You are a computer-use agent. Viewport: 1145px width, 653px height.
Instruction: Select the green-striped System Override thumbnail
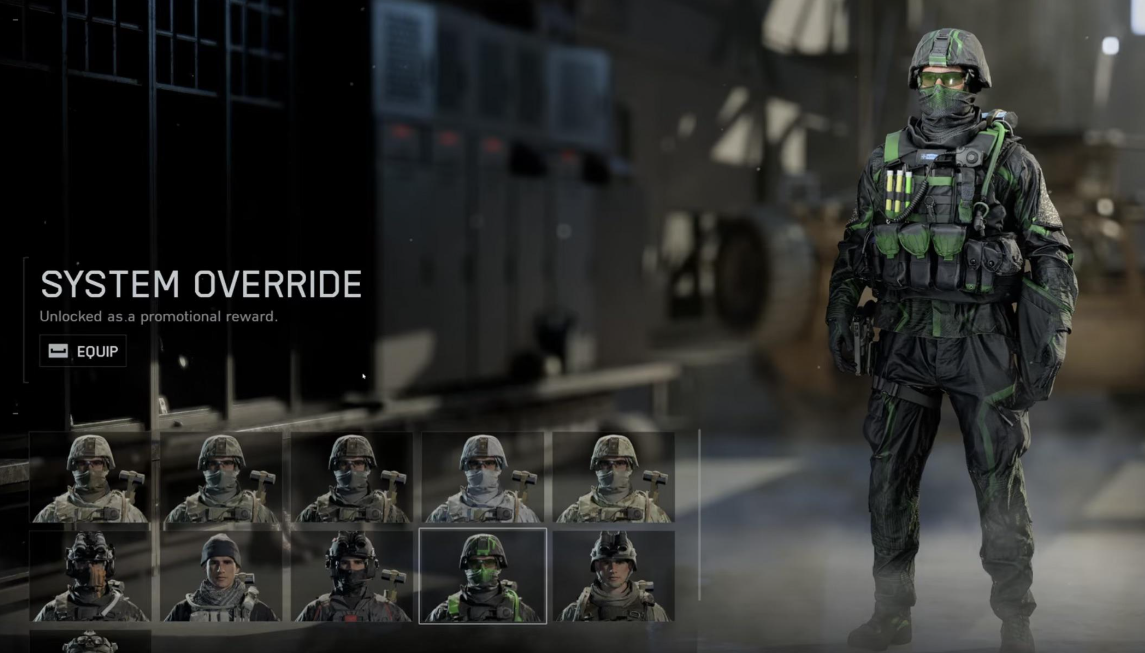click(483, 576)
